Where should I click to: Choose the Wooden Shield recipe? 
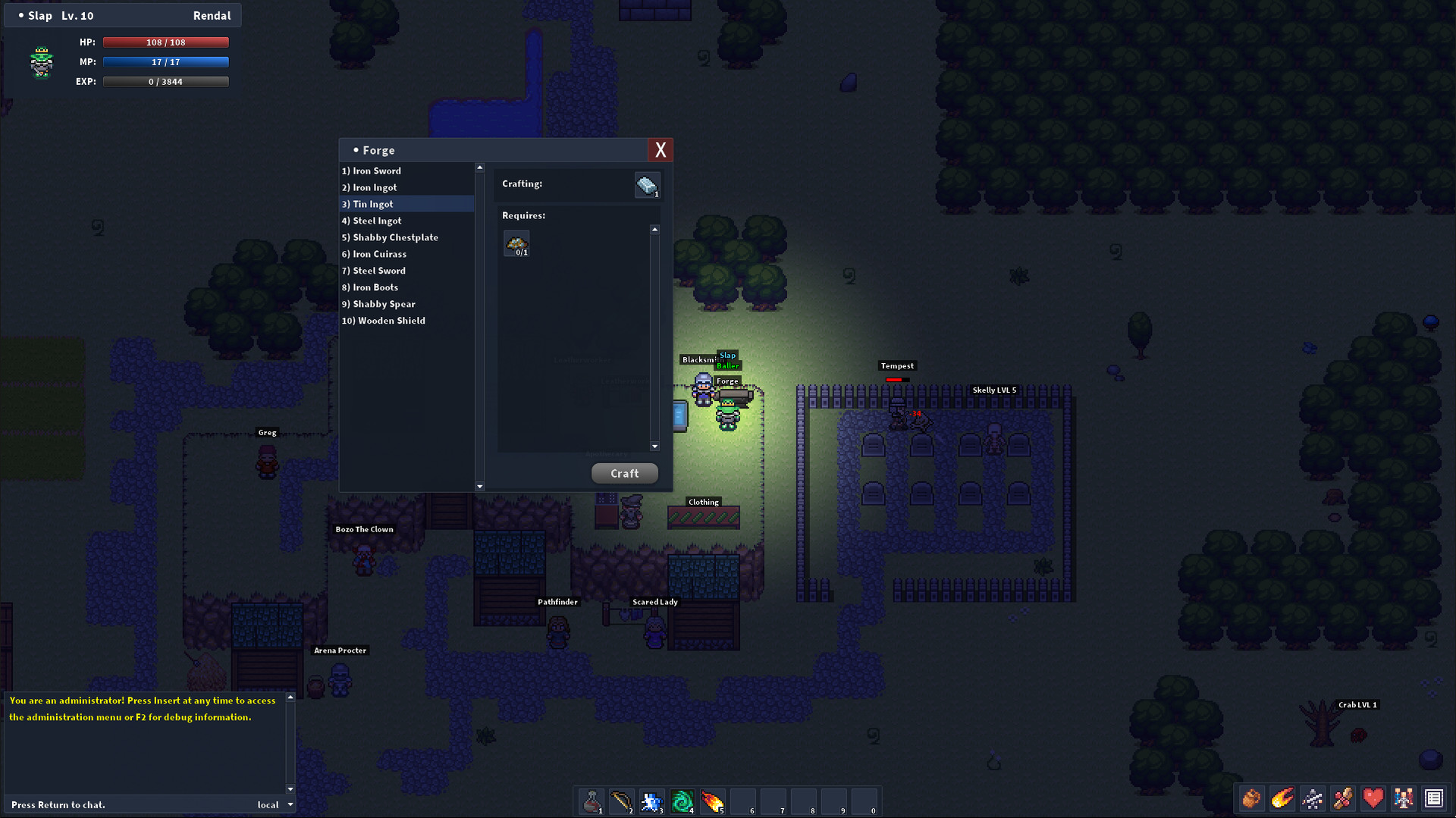(x=384, y=321)
